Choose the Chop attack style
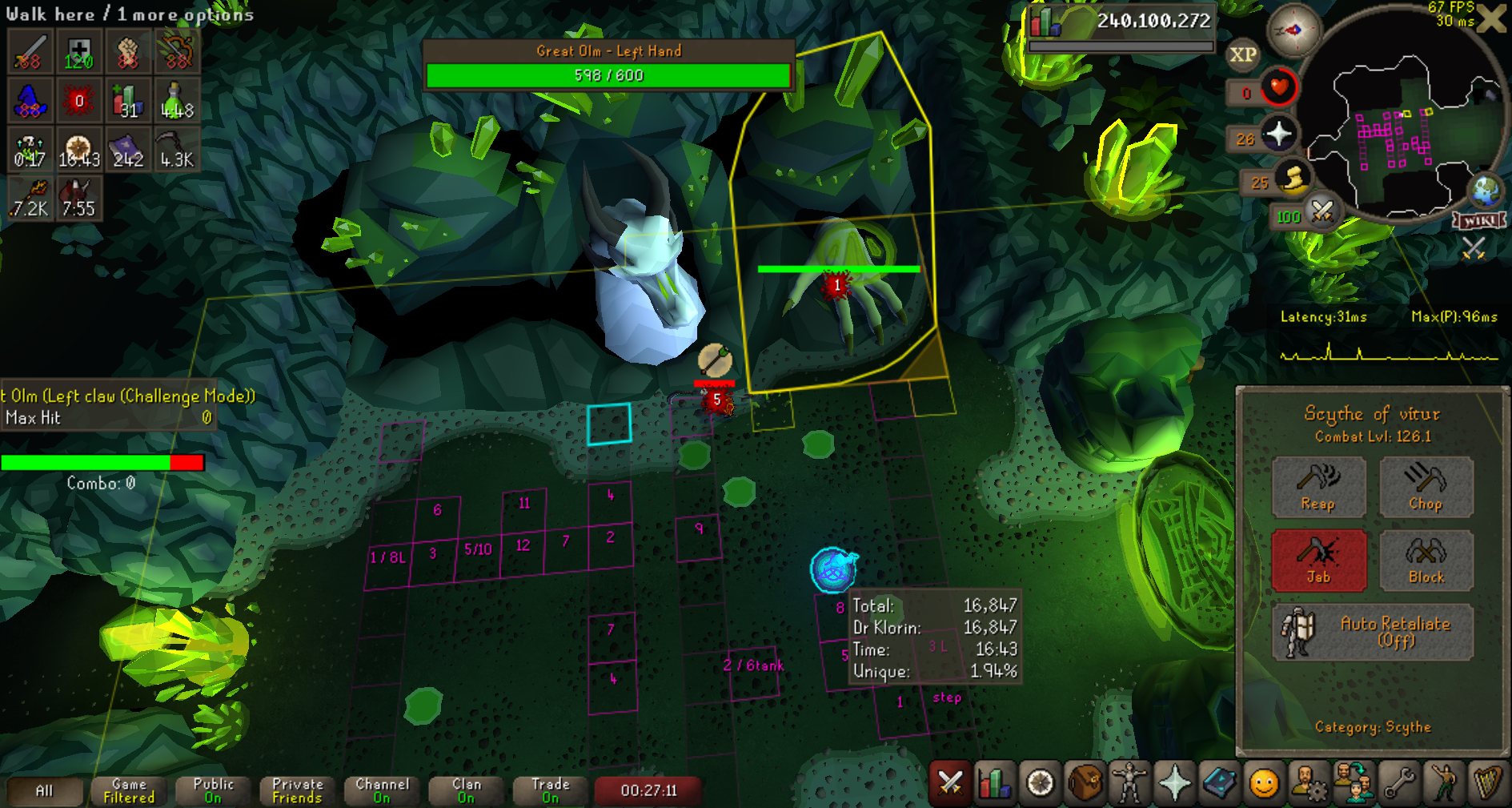Viewport: 1512px width, 808px height. click(x=1426, y=486)
